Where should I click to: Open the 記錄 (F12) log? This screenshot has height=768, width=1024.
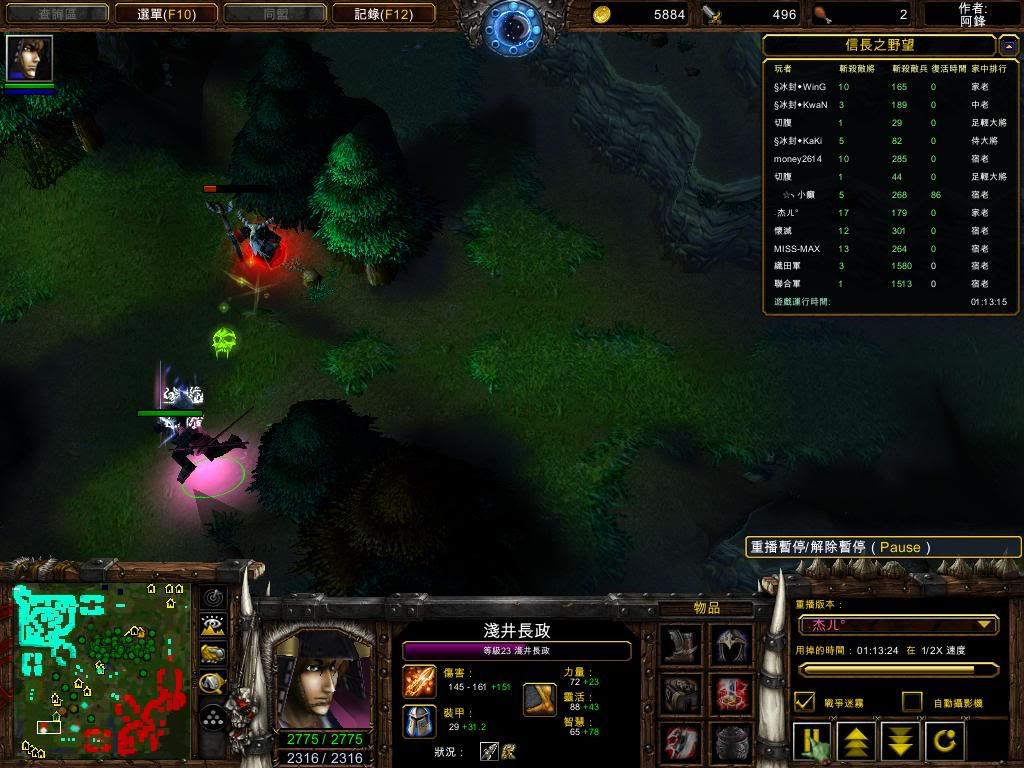383,14
